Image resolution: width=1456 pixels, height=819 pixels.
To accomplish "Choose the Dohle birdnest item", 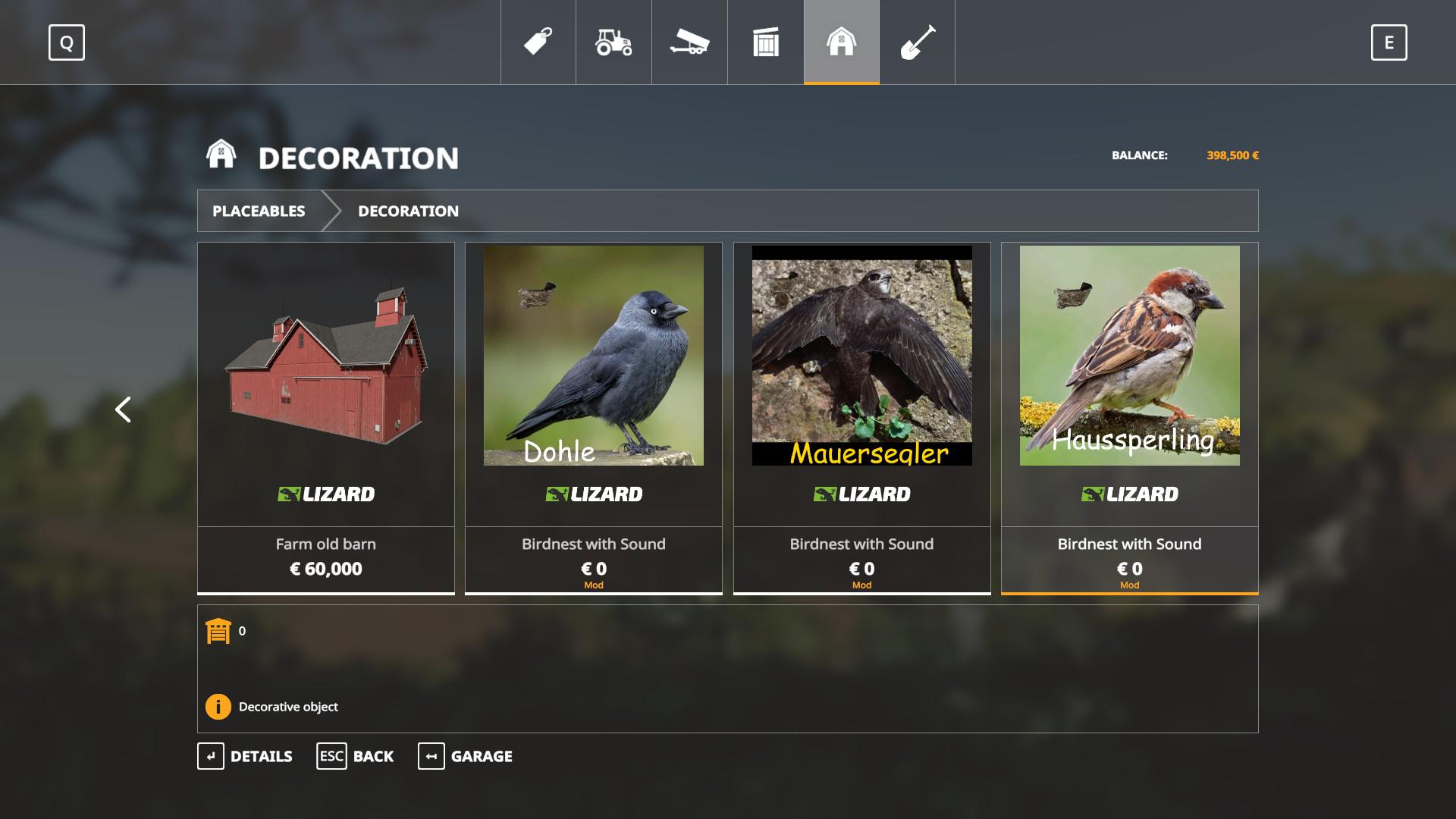I will tap(594, 417).
